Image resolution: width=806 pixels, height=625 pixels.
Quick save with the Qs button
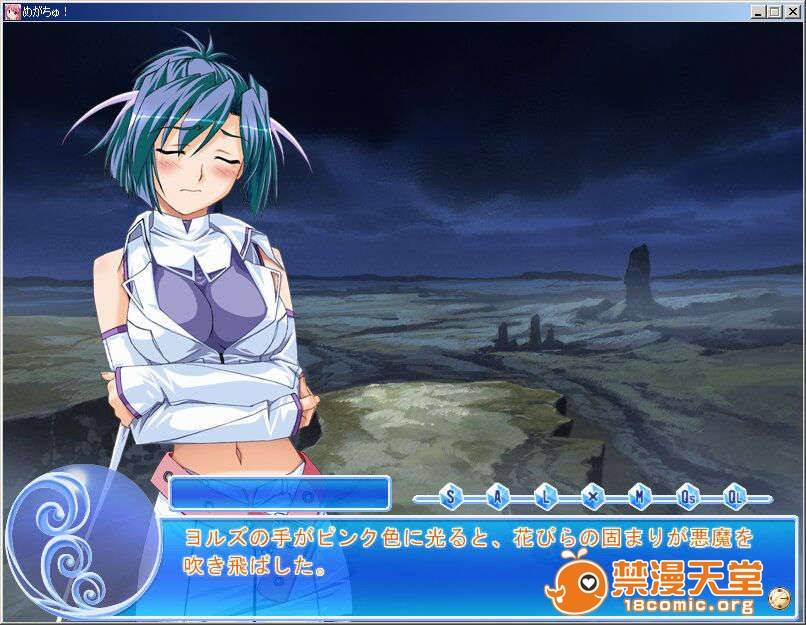[x=687, y=495]
